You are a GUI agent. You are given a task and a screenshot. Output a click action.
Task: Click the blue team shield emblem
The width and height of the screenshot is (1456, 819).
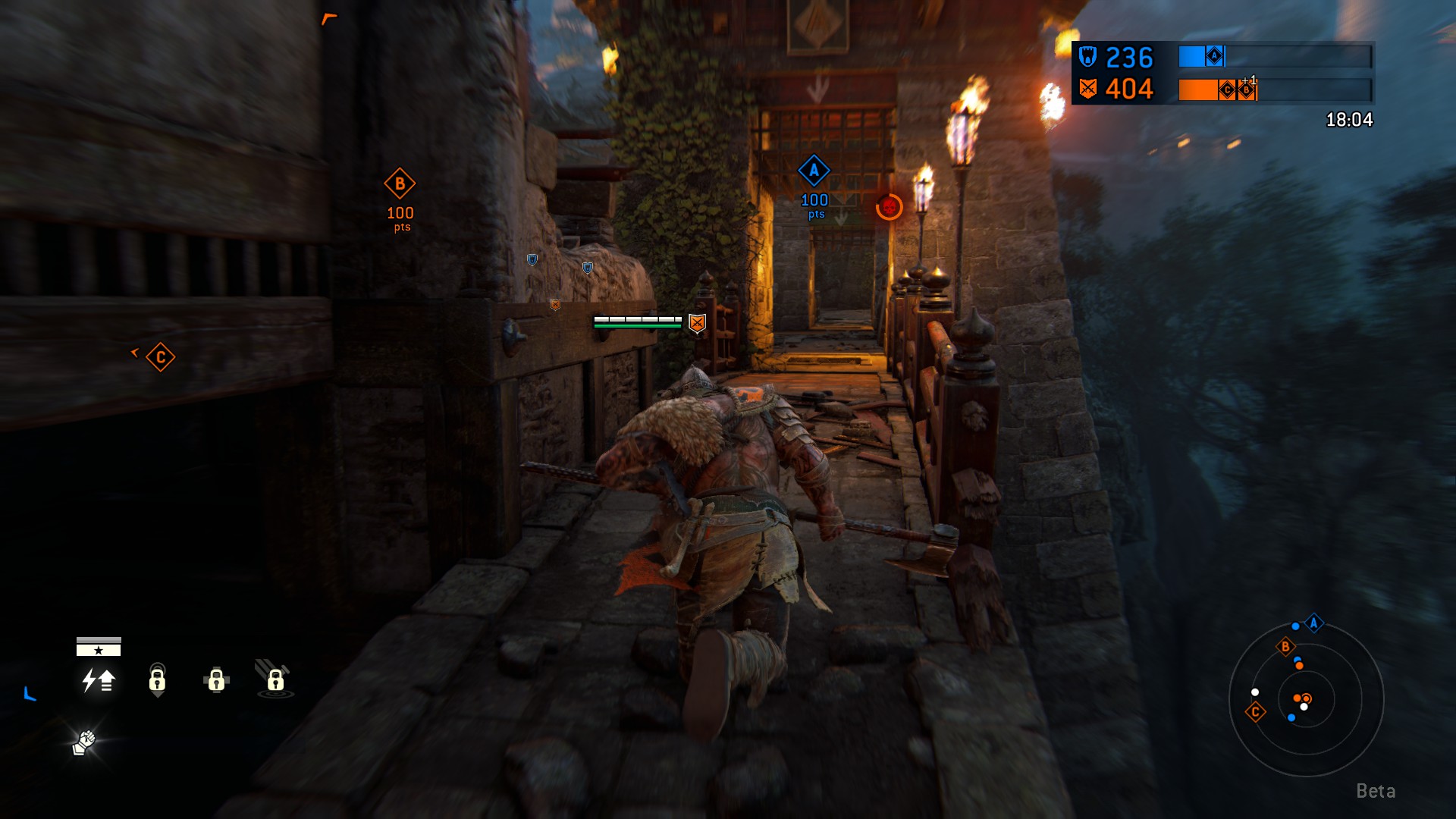click(1086, 56)
